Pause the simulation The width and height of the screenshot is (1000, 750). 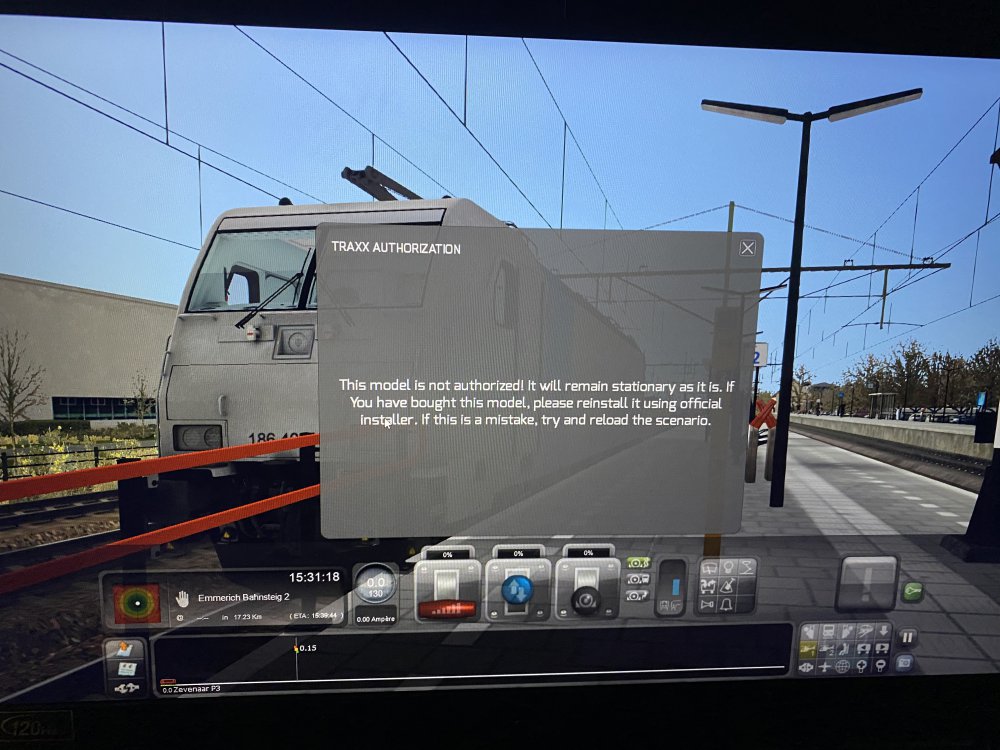click(x=908, y=637)
